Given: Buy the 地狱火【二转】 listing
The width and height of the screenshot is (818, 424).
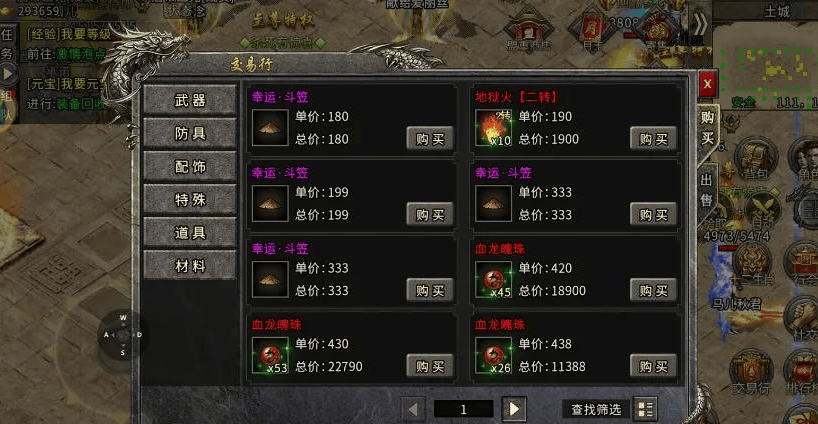Looking at the screenshot, I should coord(654,139).
